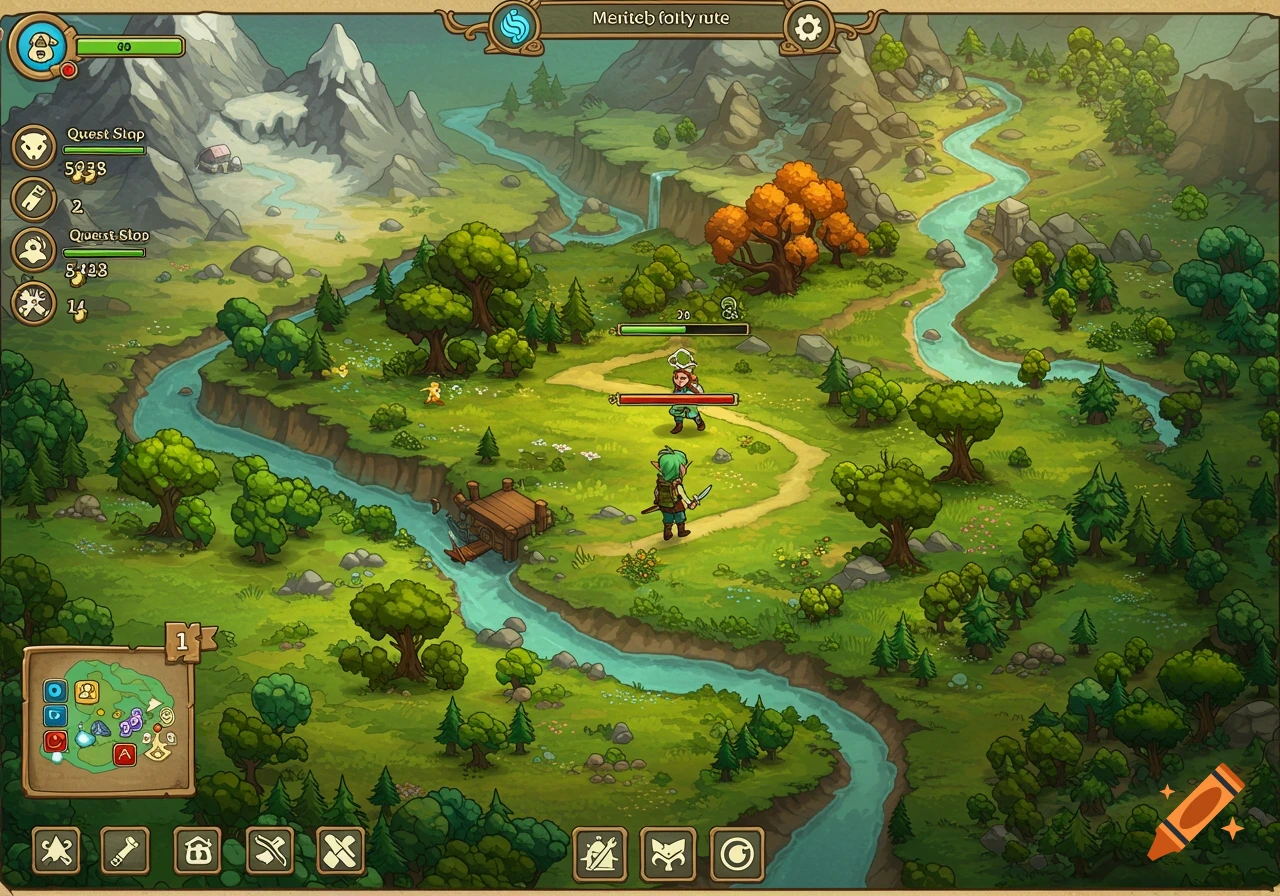Image resolution: width=1280 pixels, height=896 pixels.
Task: Select the red A marker on the minimap
Action: (x=124, y=755)
